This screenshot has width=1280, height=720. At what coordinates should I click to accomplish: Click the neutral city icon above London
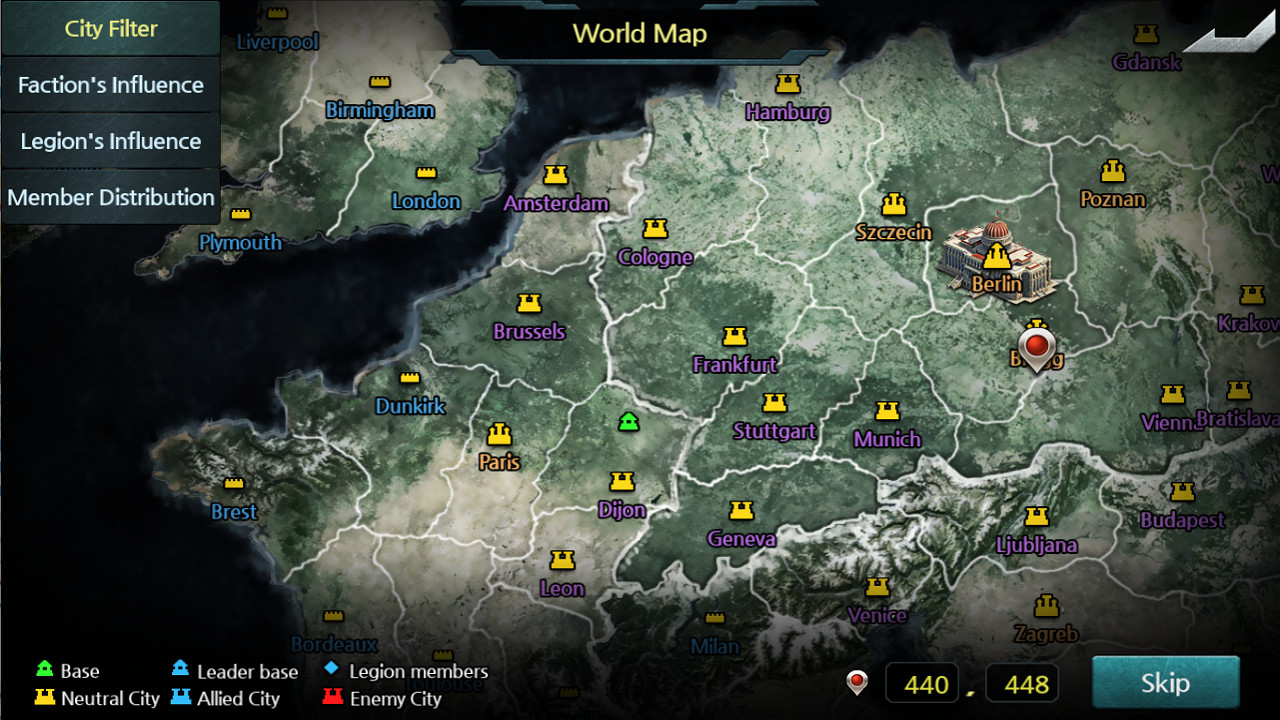pyautogui.click(x=427, y=171)
